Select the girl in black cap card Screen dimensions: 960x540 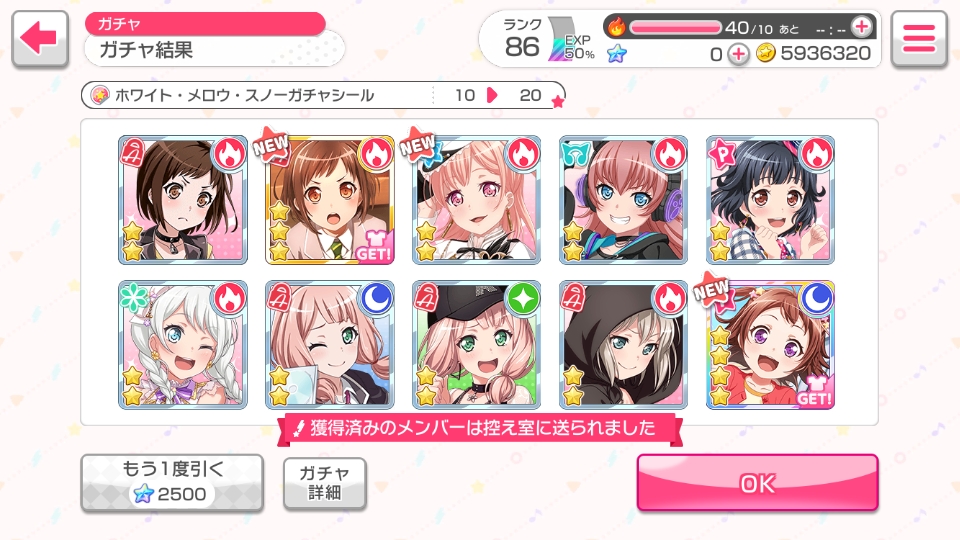(476, 345)
